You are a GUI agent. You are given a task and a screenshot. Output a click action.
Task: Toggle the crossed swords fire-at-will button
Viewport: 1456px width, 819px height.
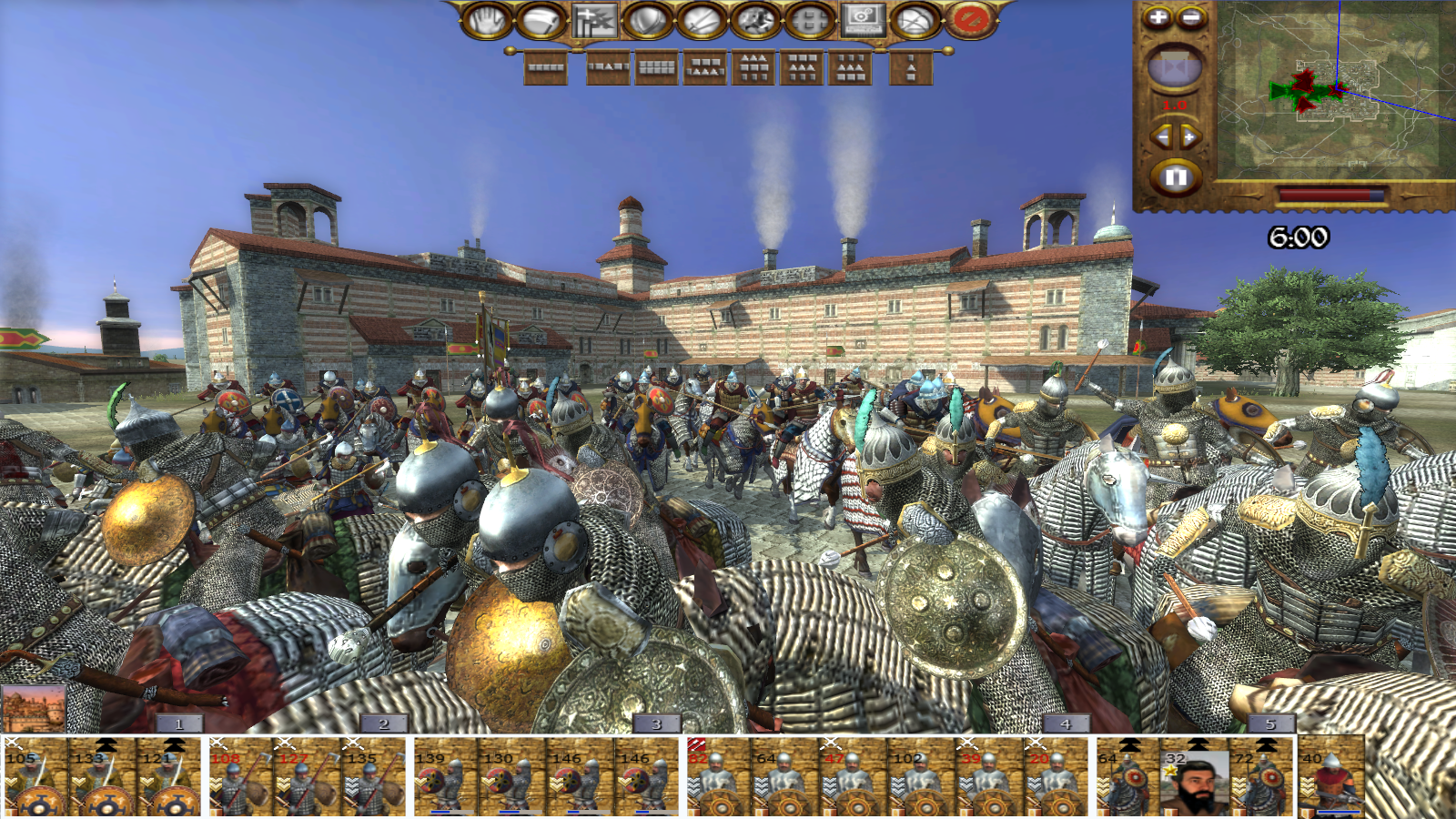click(x=702, y=19)
